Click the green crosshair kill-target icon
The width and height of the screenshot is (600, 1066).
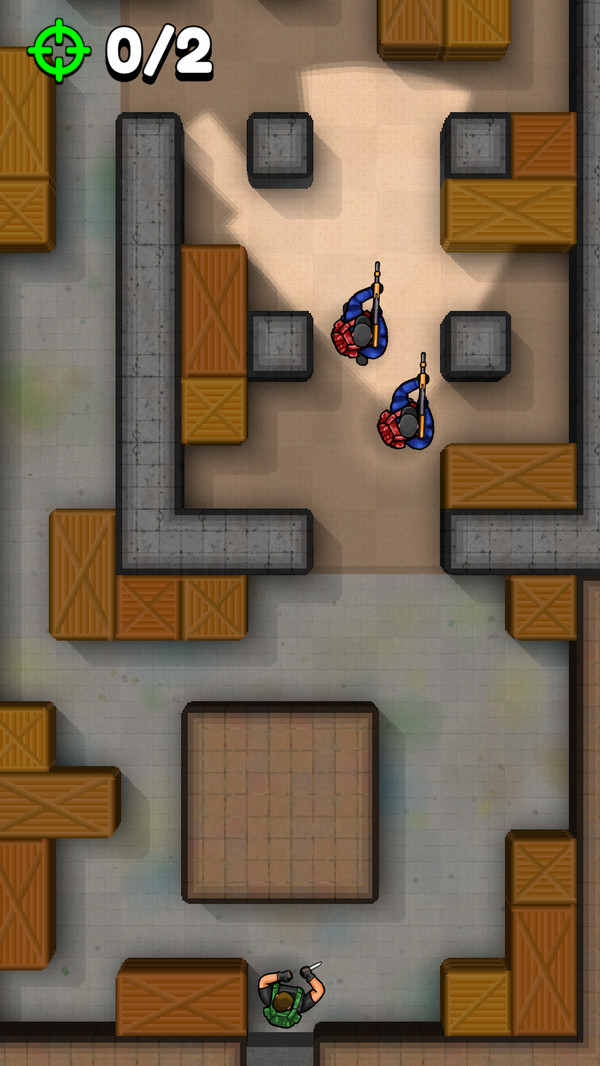[60, 50]
